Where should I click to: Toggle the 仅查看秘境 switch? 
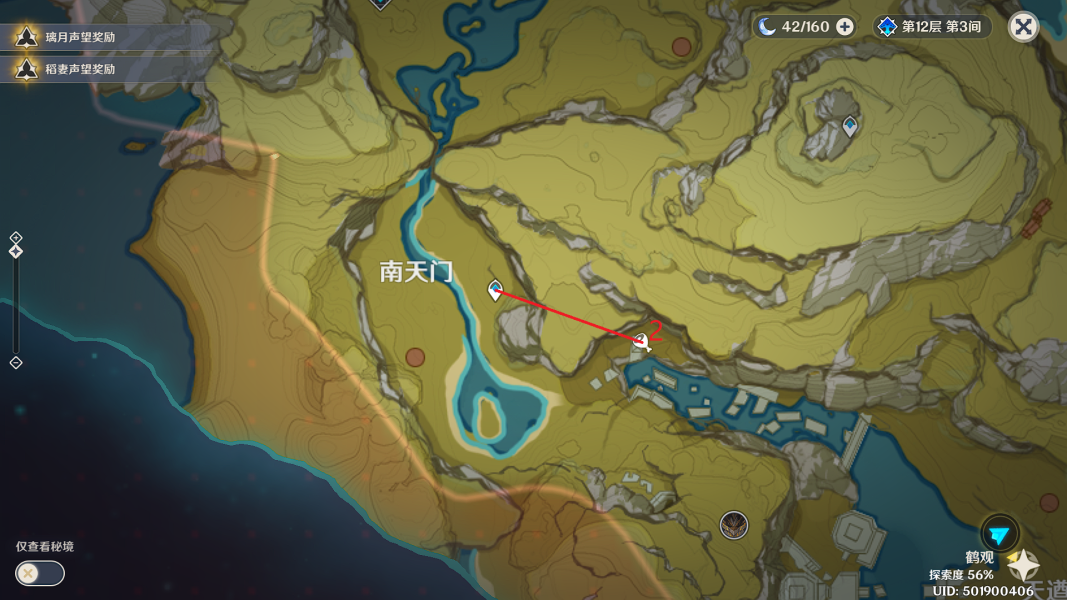coord(40,573)
